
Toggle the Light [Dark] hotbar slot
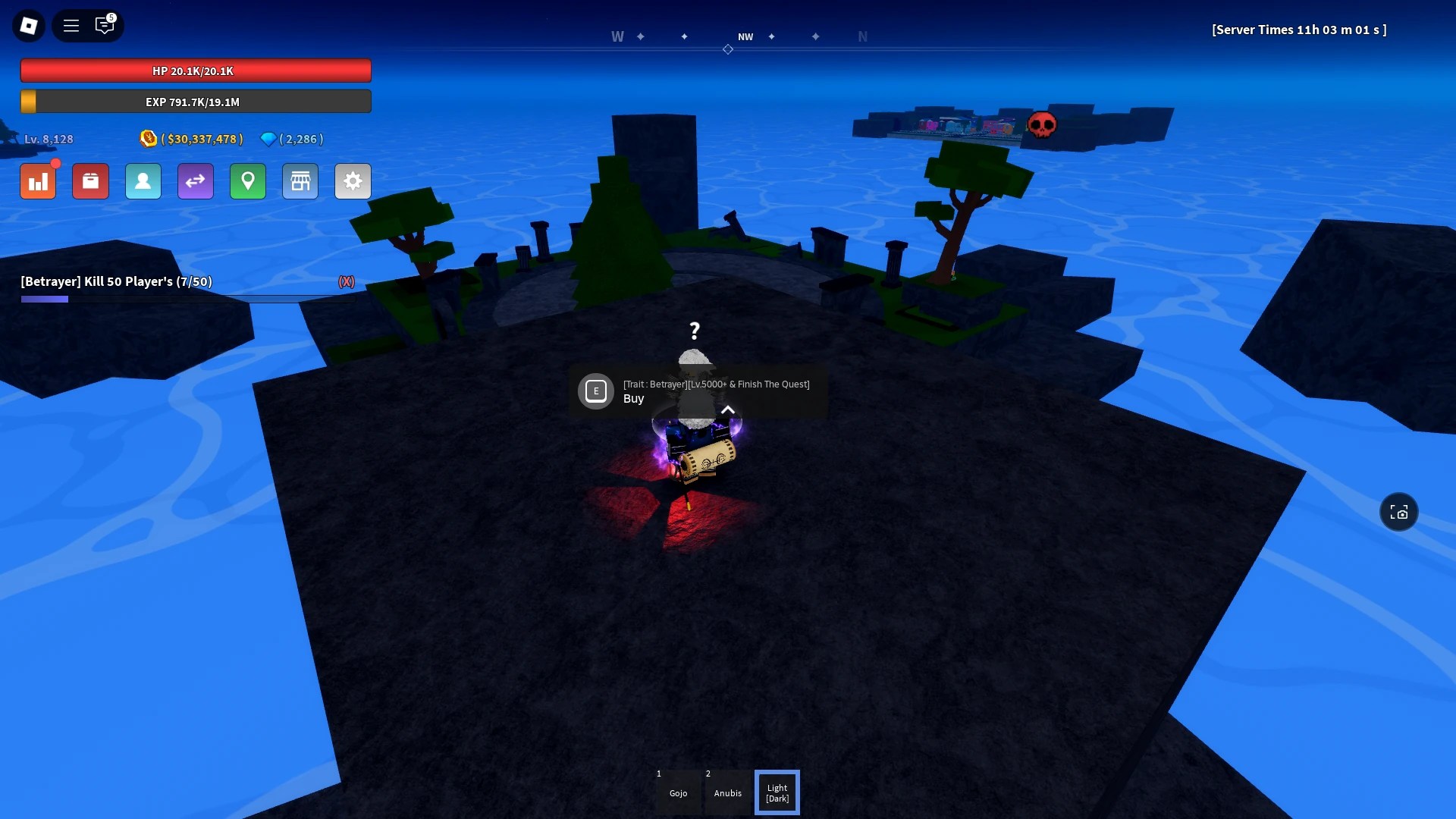point(777,792)
